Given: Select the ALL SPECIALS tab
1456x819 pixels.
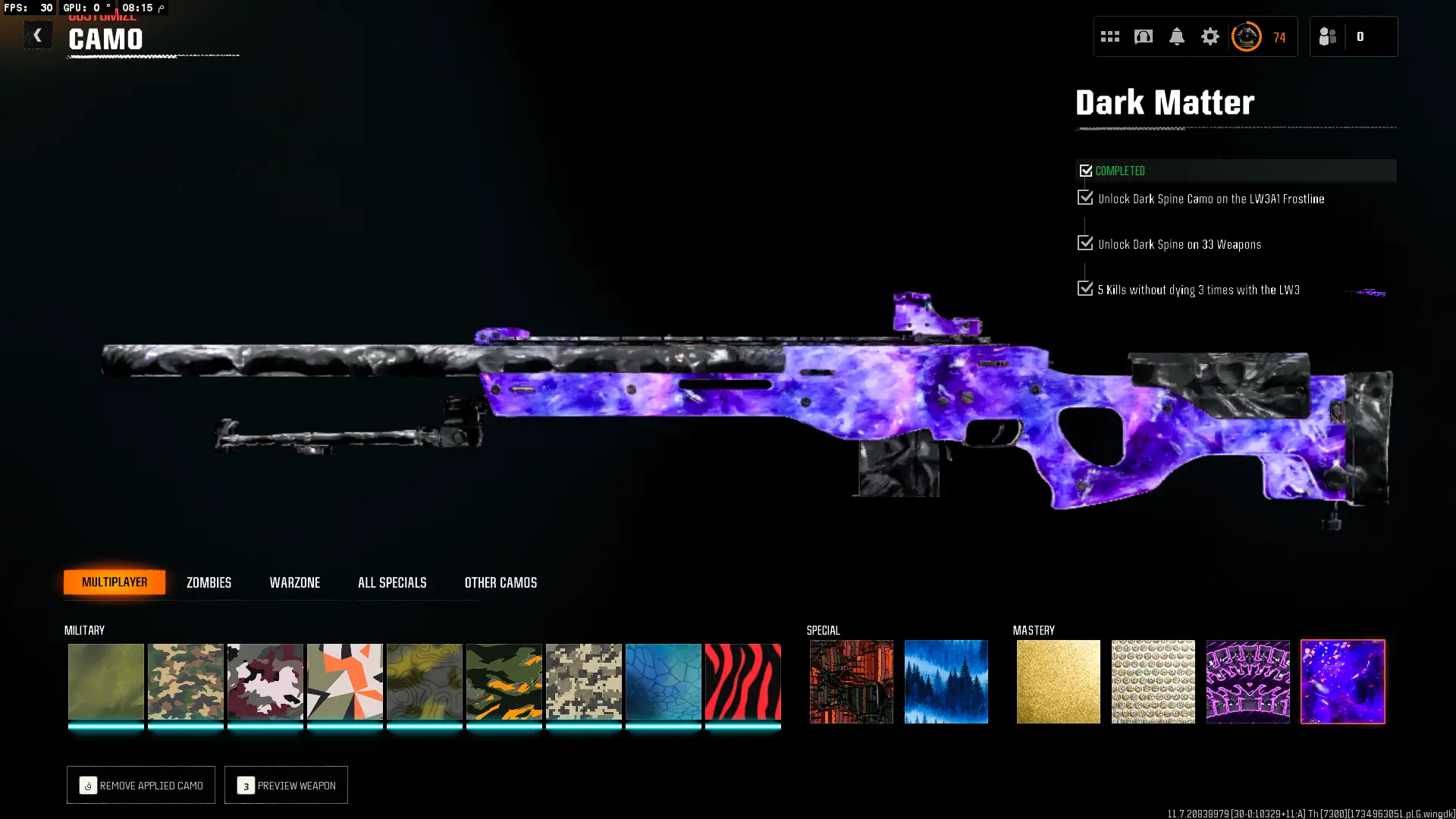Looking at the screenshot, I should pos(392,582).
